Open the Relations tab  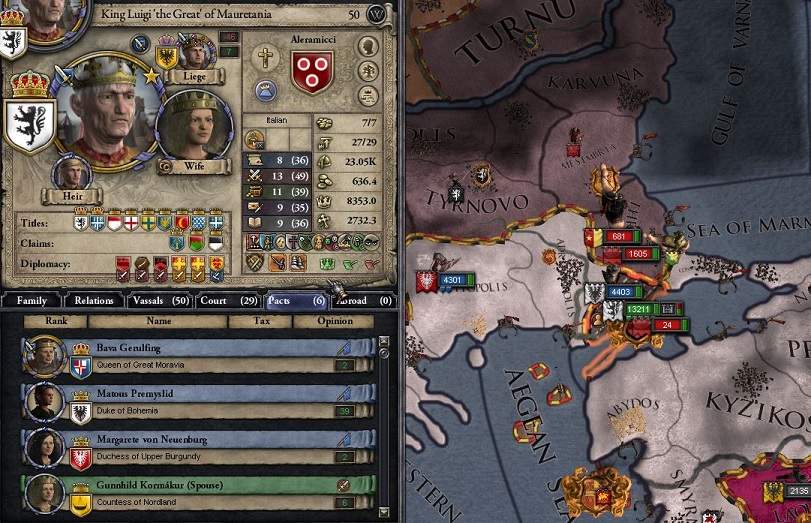[95, 300]
